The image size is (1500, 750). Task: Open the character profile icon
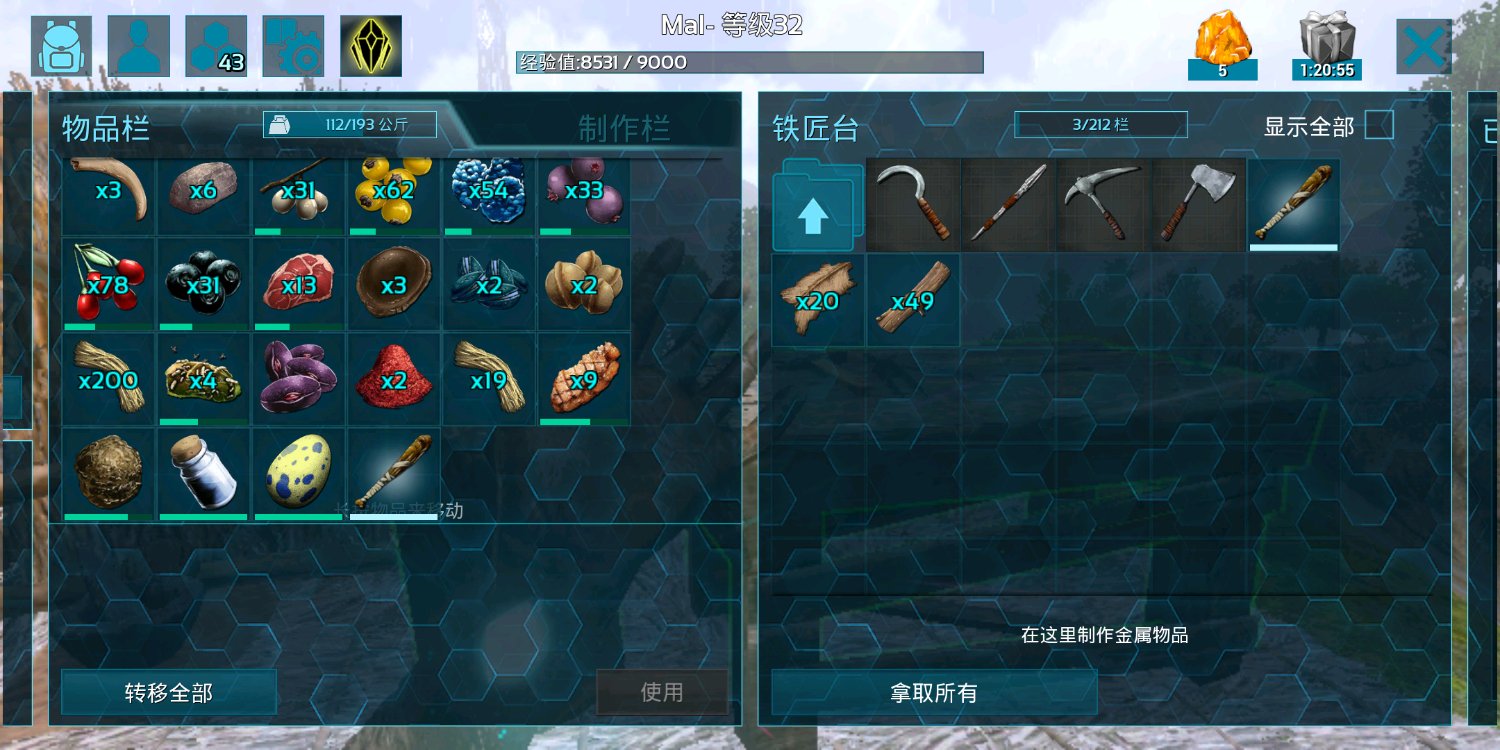tap(139, 46)
